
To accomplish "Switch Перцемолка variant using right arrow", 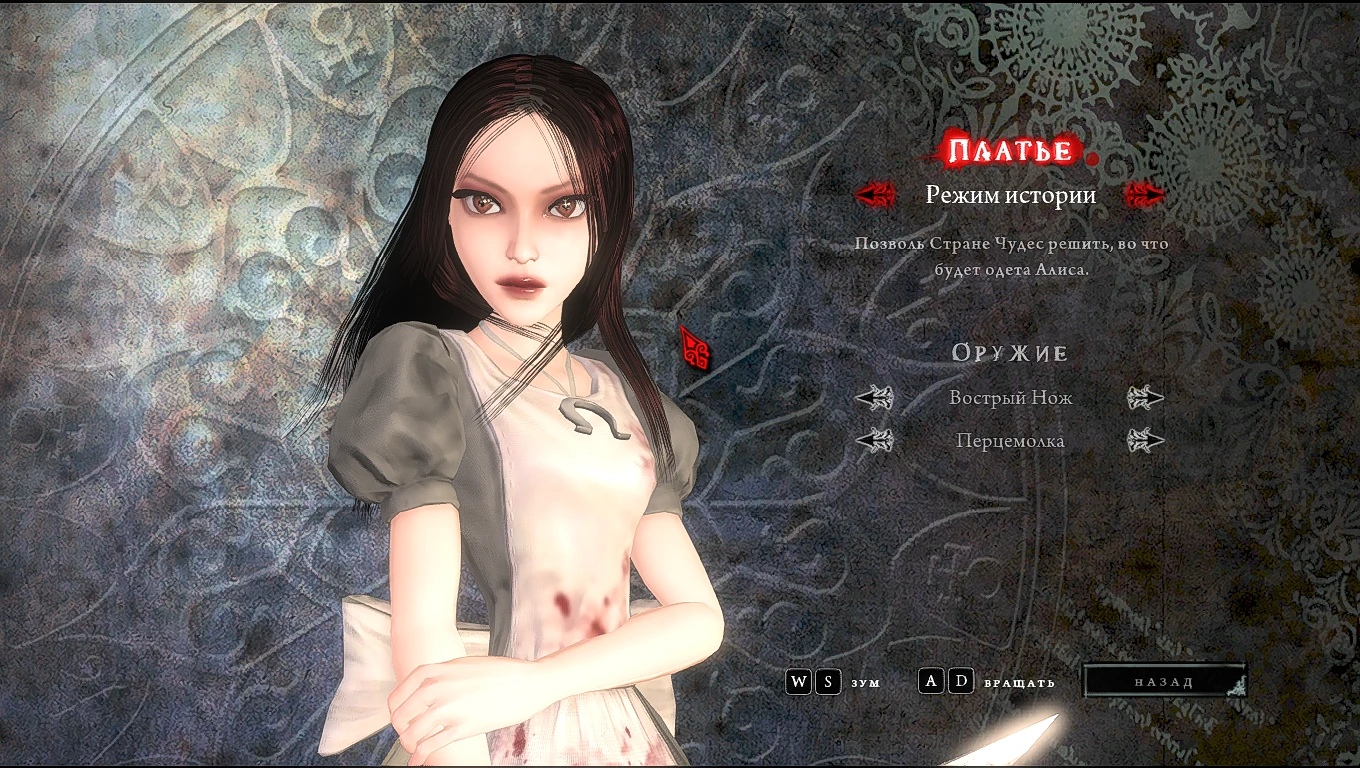I will 1147,440.
